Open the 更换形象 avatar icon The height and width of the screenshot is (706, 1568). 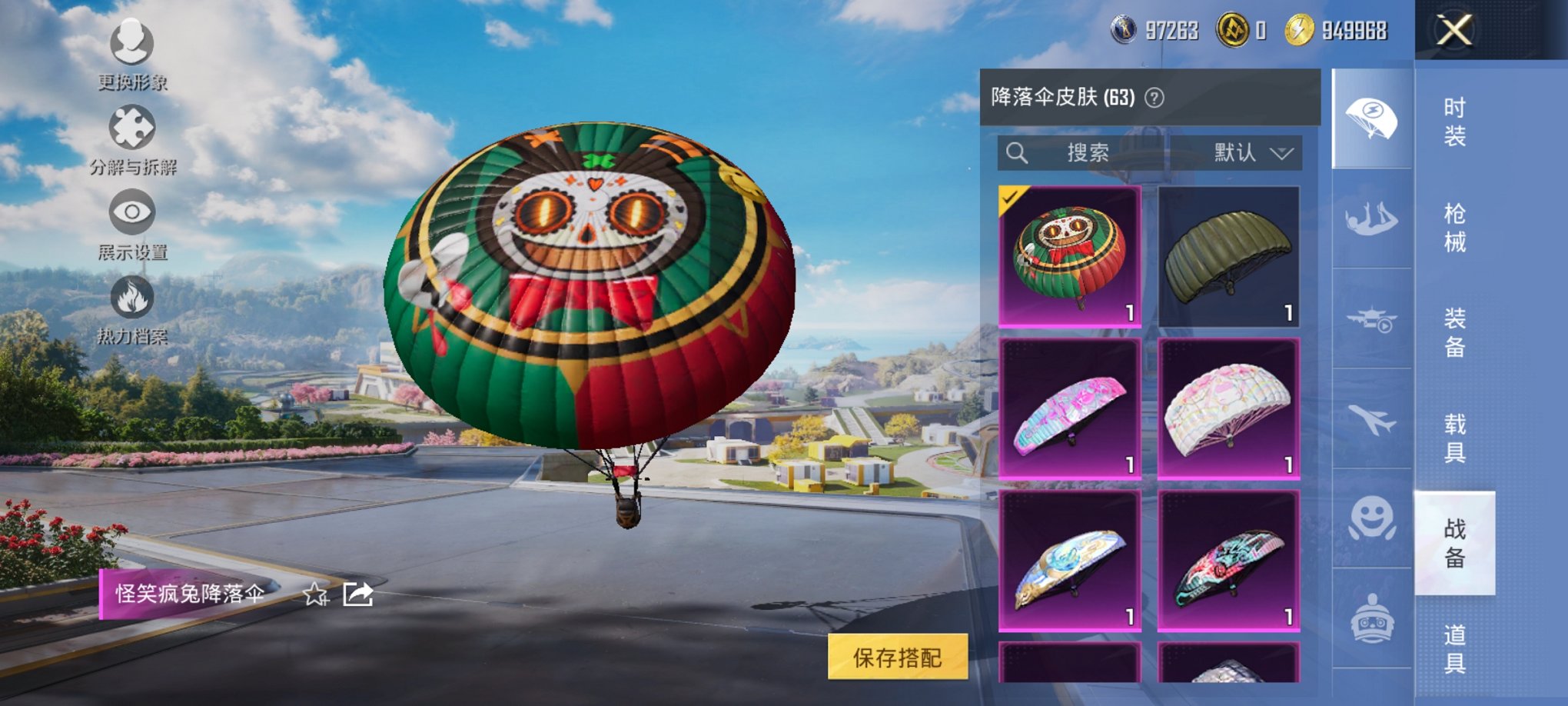[132, 44]
